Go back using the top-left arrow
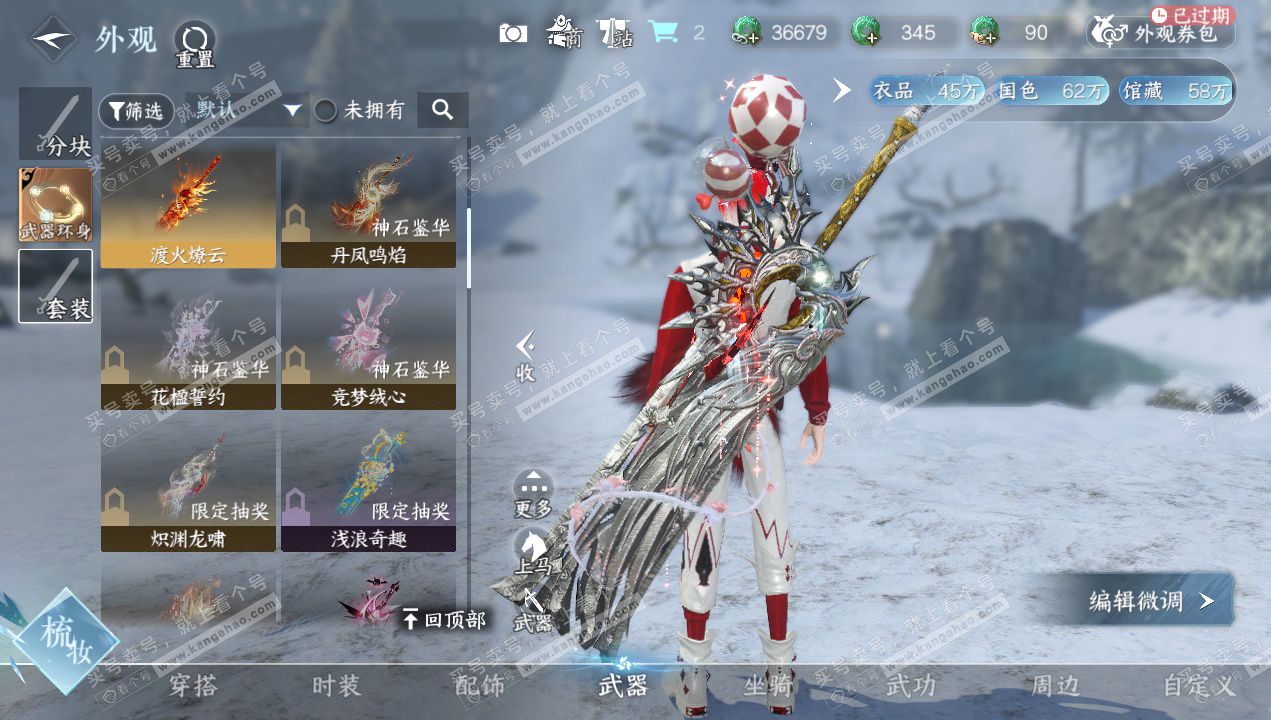The image size is (1271, 720). pos(53,40)
